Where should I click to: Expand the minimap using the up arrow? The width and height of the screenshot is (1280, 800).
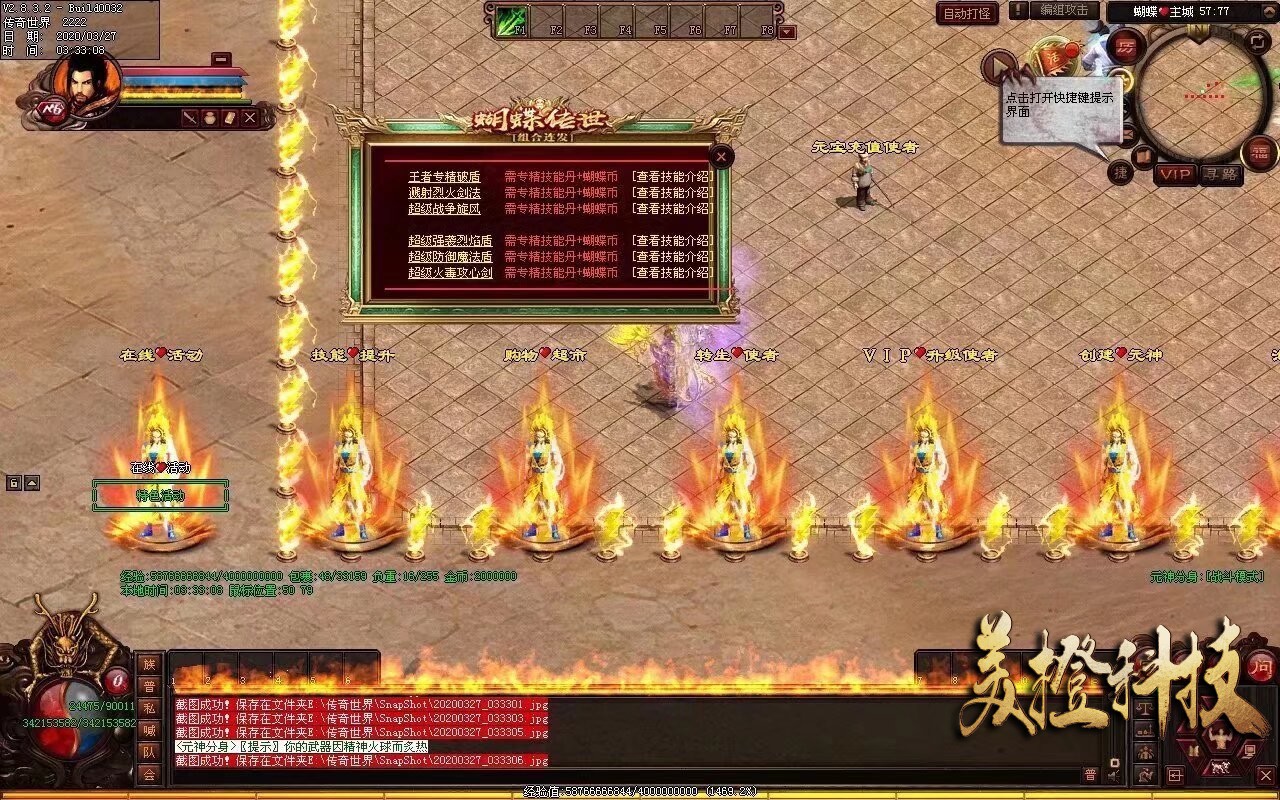pos(1269,11)
